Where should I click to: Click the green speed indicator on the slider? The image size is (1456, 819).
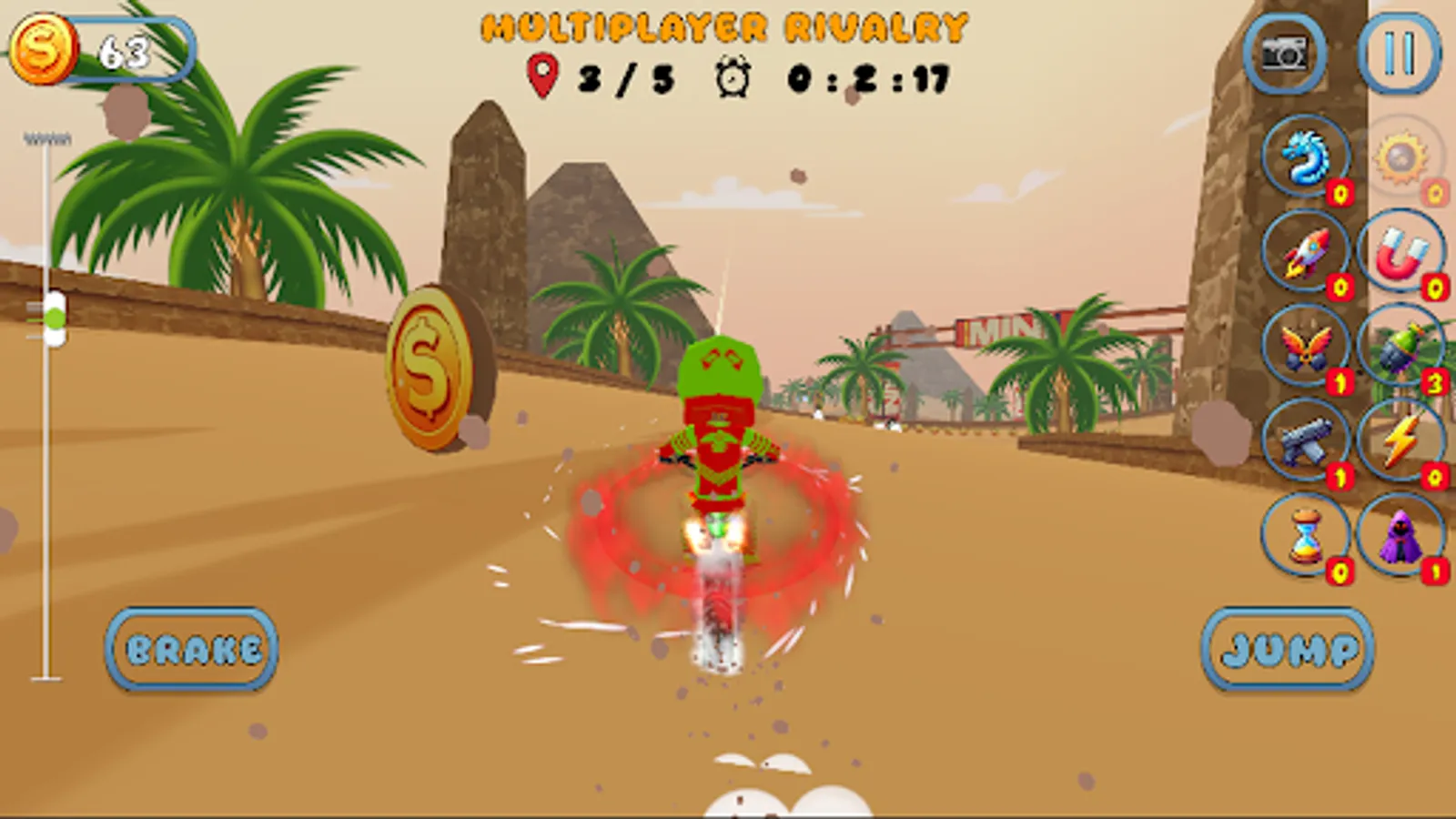(55, 318)
